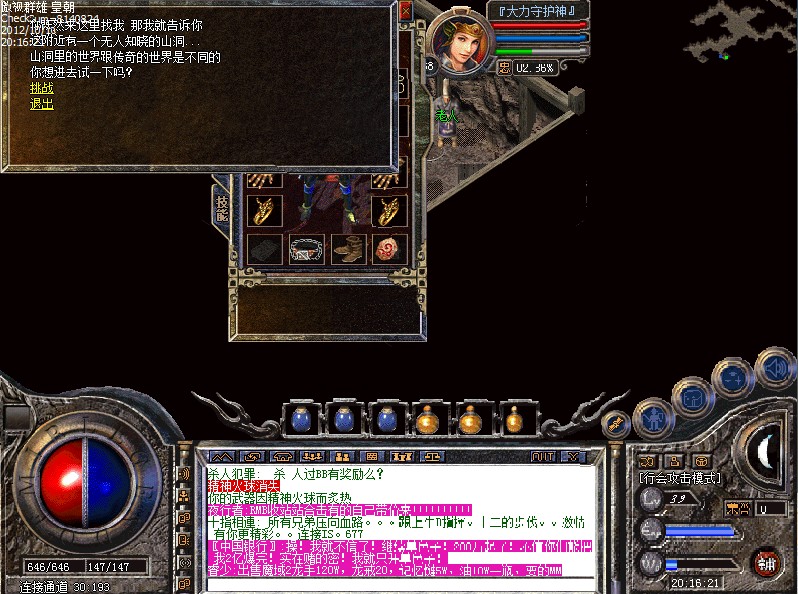Select the equipped brown boots slot
The height and width of the screenshot is (594, 798).
[346, 249]
